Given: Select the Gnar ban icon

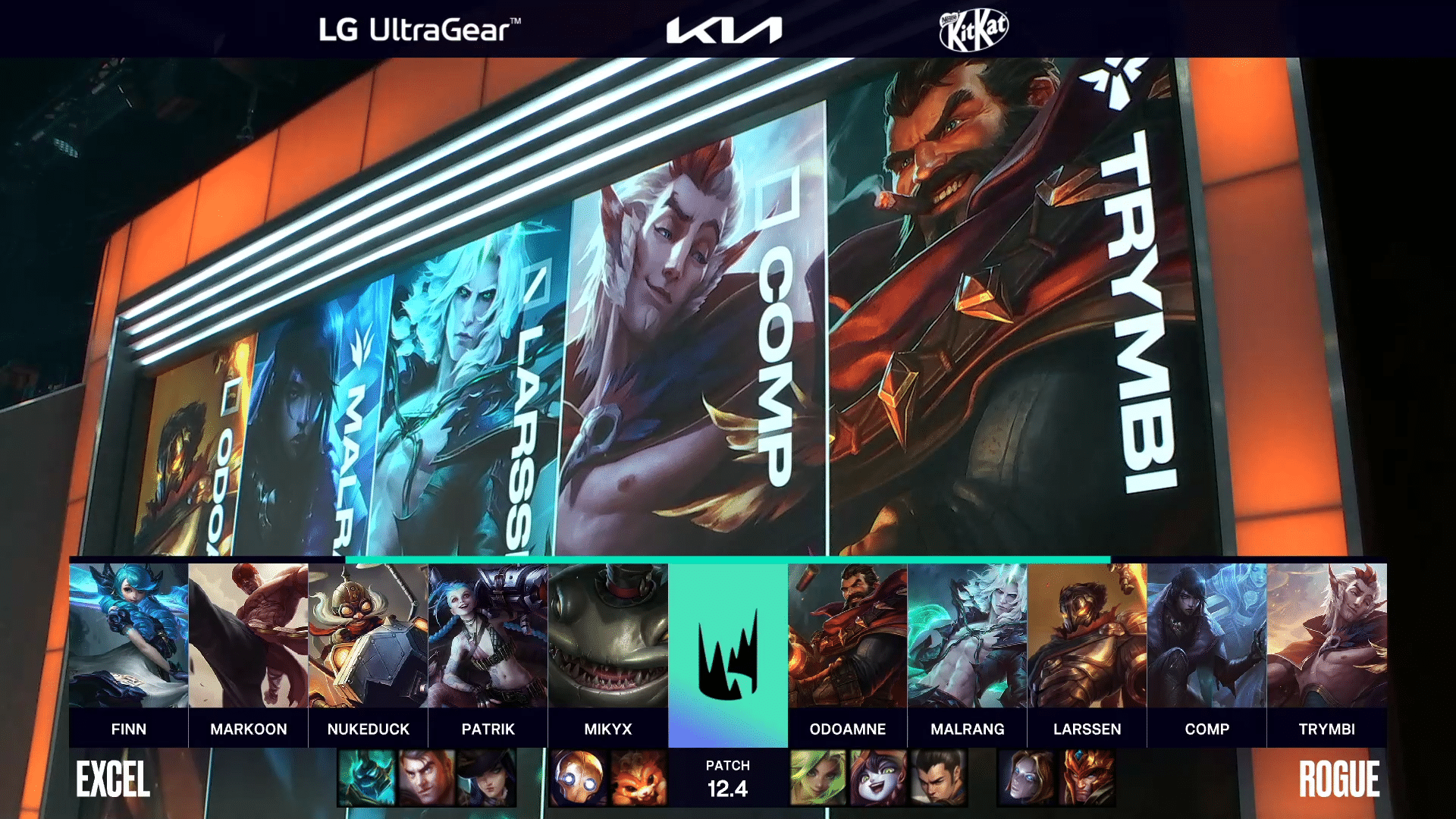Looking at the screenshot, I should tap(638, 777).
